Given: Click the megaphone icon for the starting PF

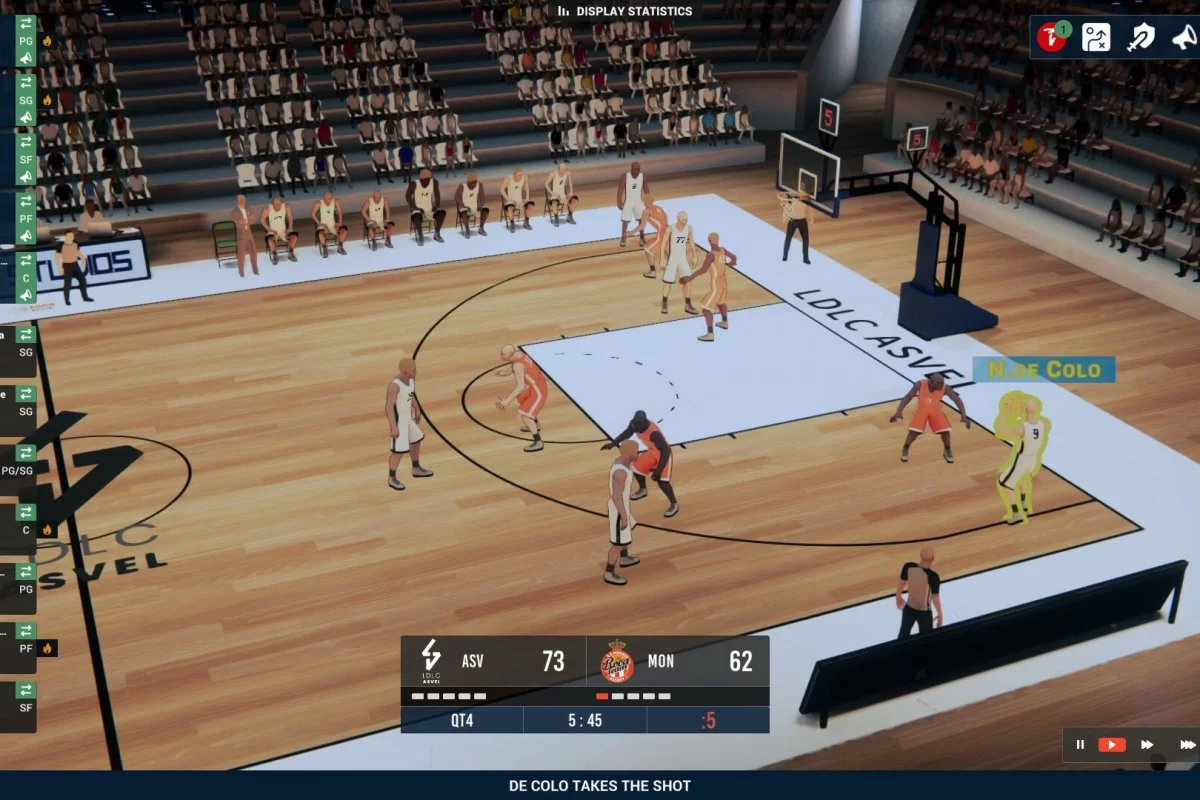Looking at the screenshot, I should [26, 235].
